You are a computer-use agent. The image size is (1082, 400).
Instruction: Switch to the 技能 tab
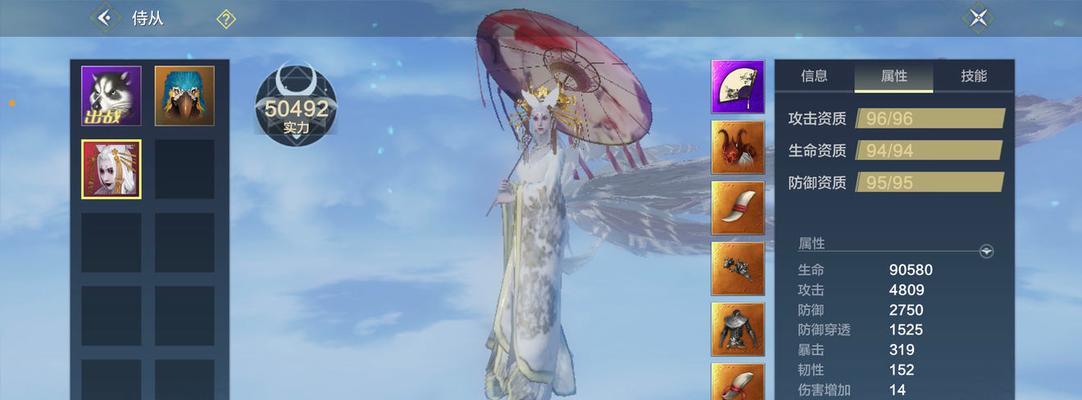pyautogui.click(x=973, y=76)
